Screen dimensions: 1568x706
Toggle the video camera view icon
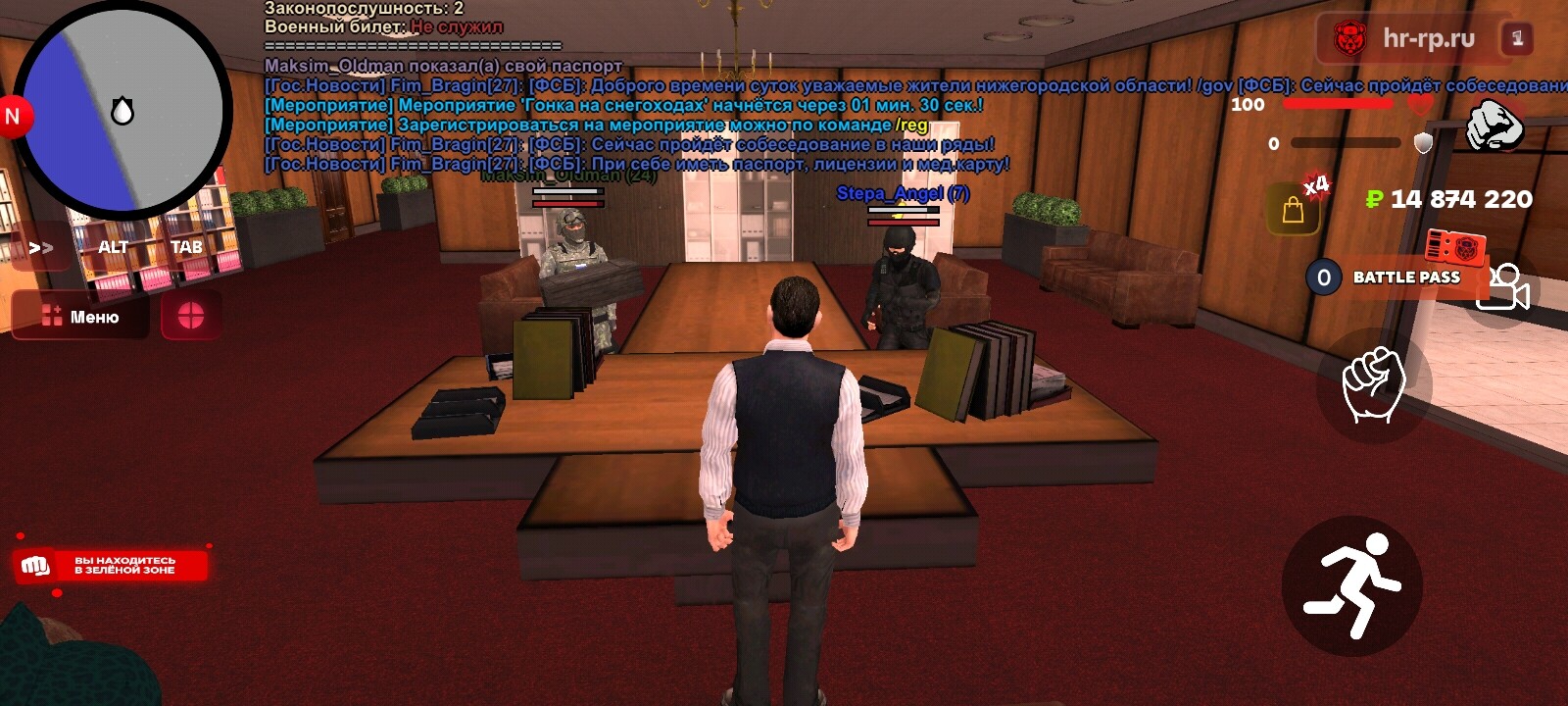(x=1504, y=288)
